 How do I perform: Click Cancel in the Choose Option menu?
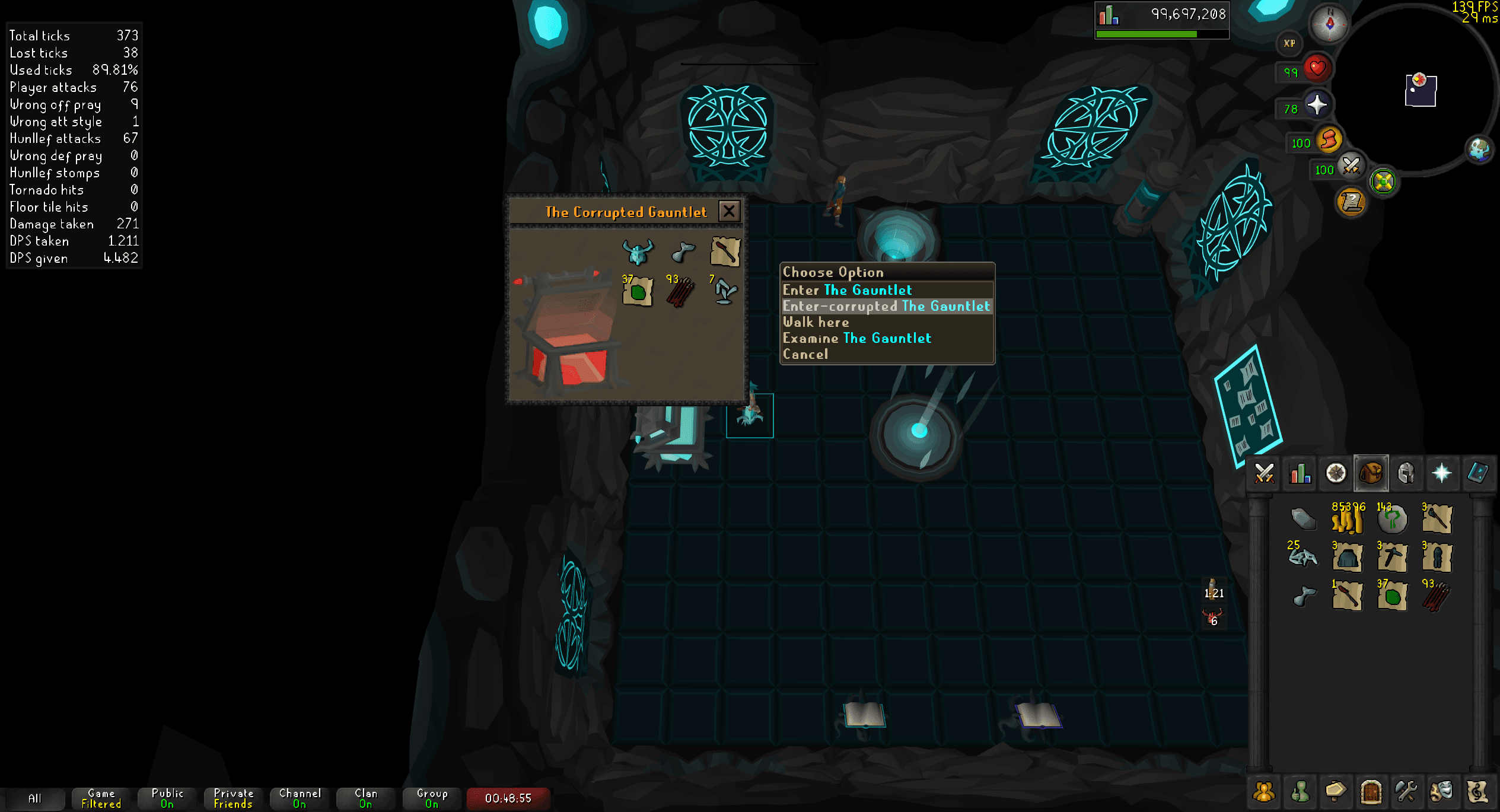pos(805,354)
